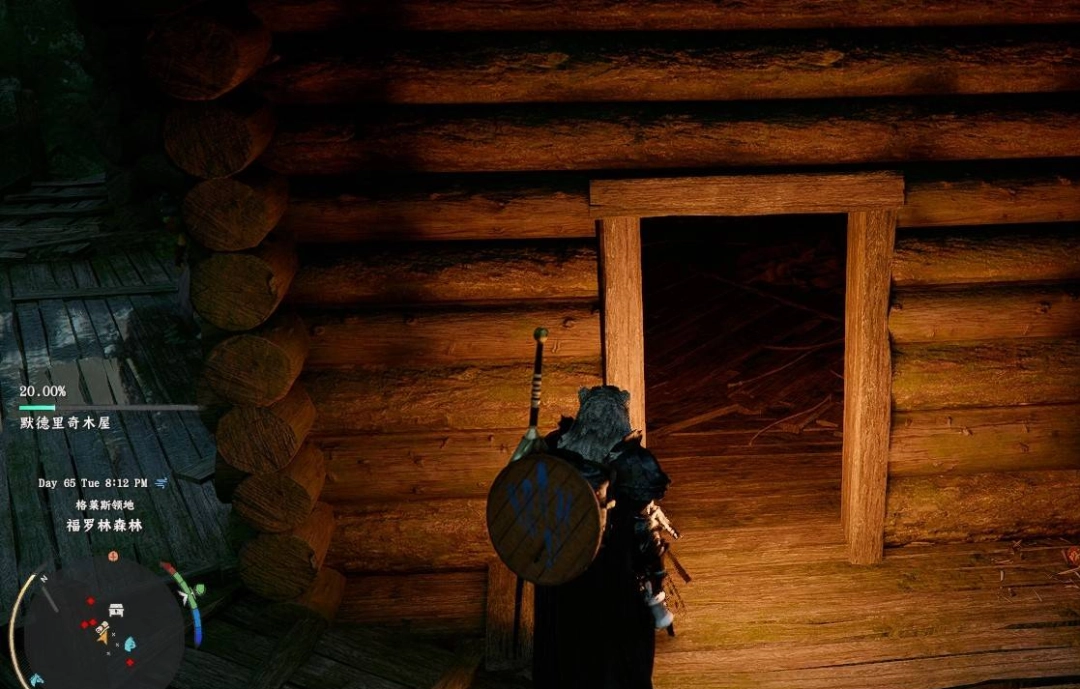1080x689 pixels.
Task: Click the orange marker atop the minimap
Action: [113, 555]
